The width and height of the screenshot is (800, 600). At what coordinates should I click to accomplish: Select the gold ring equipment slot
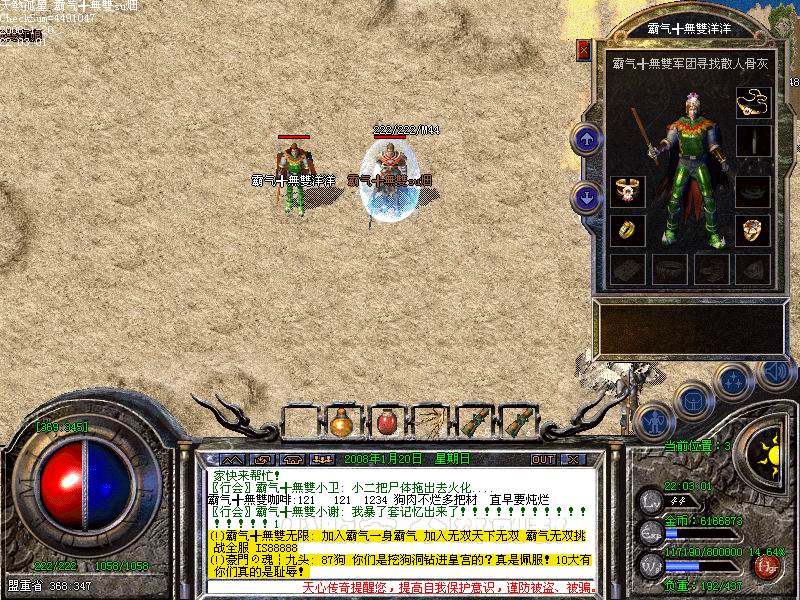coord(627,231)
